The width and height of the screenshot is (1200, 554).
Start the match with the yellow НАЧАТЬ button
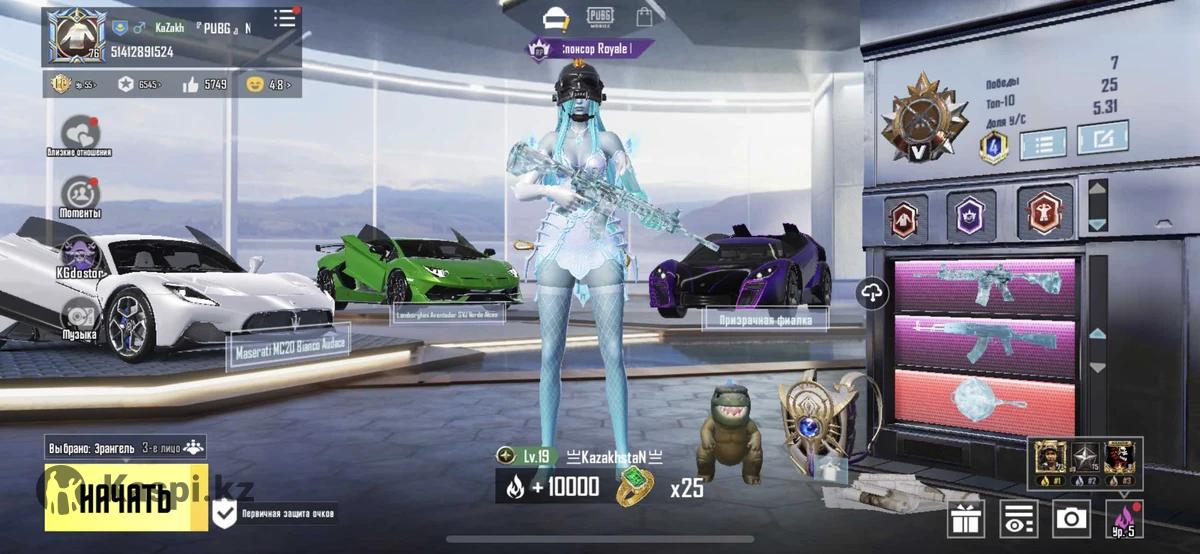point(126,497)
